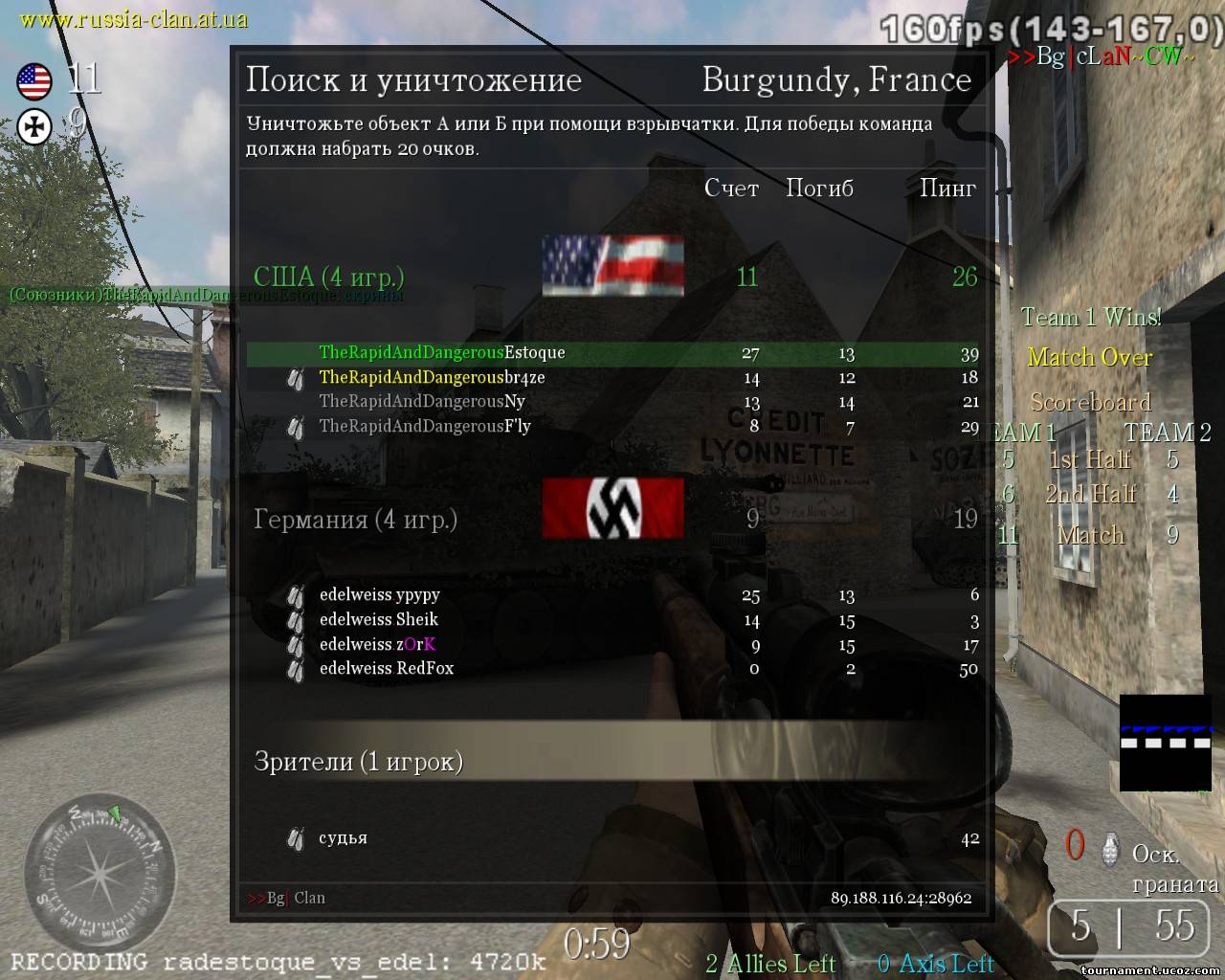Click the American flag on the scoreboard
The image size is (1225, 980).
click(612, 265)
